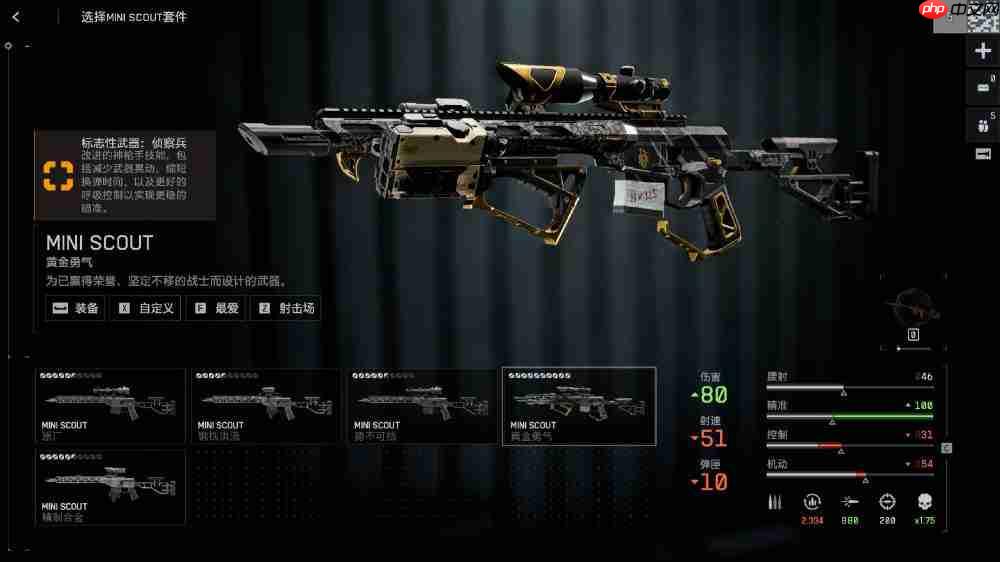Screen dimensions: 1000x562
Task: Open the 自定义 customize option
Action: [147, 308]
